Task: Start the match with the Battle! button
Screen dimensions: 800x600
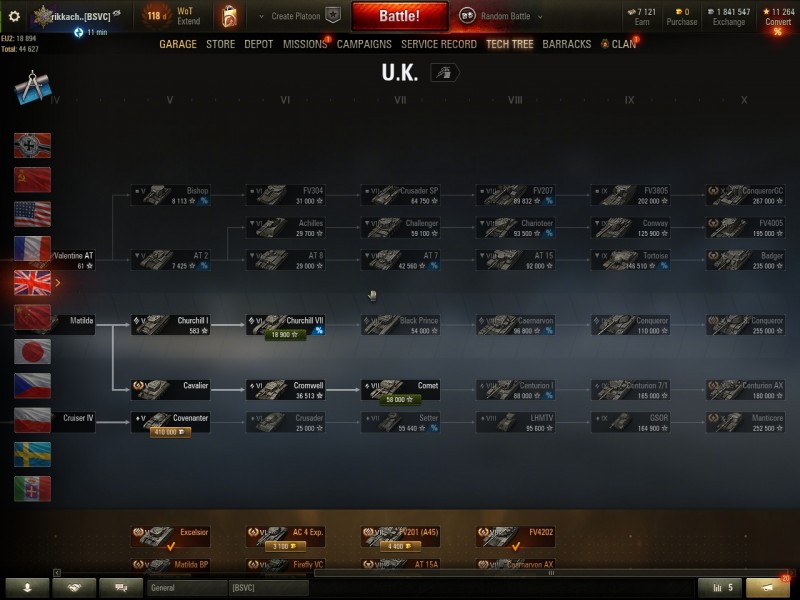Action: (399, 17)
